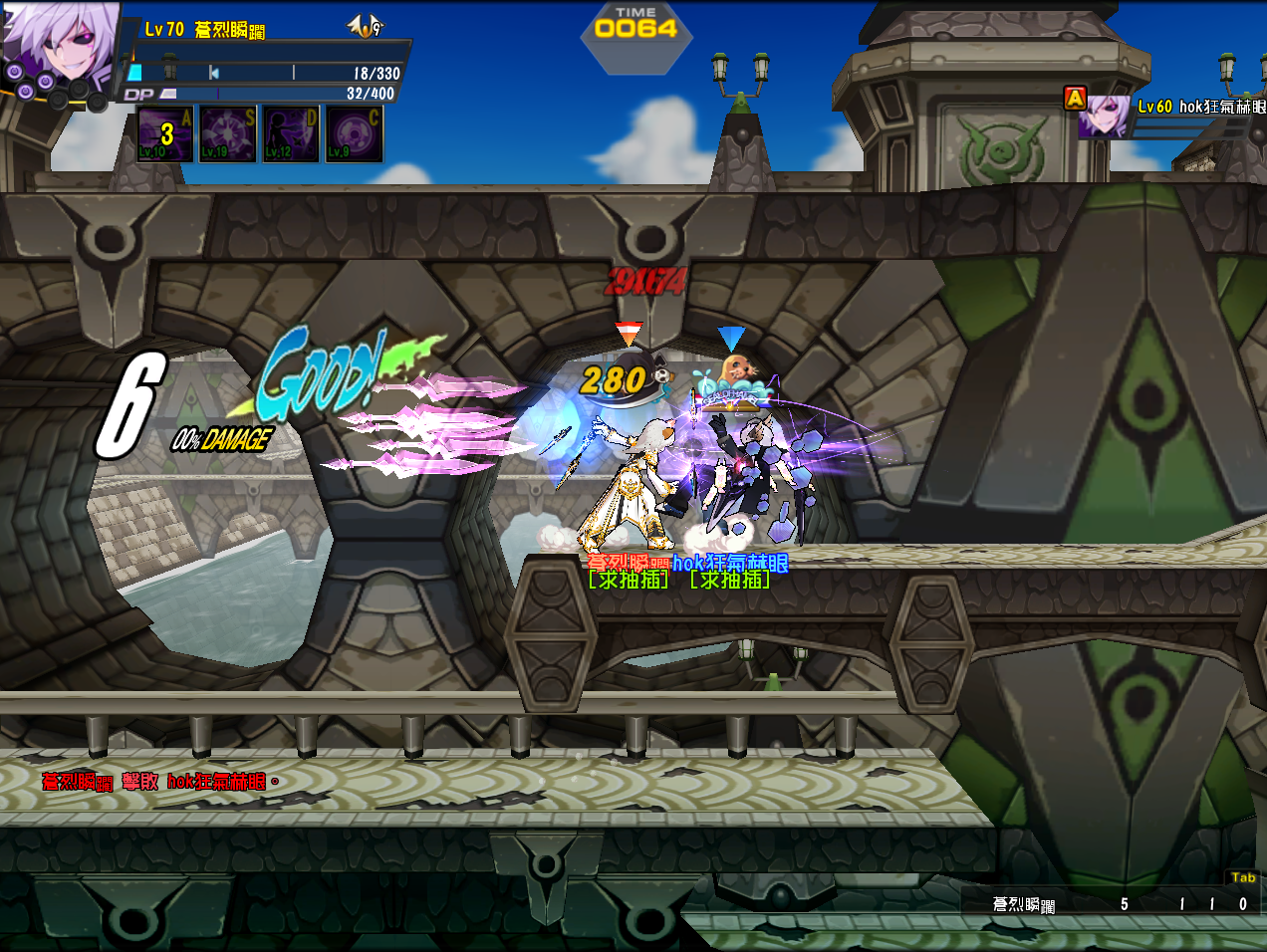This screenshot has height=952, width=1267.
Task: Activate the A-slot skill on cooldown
Action: 165,133
